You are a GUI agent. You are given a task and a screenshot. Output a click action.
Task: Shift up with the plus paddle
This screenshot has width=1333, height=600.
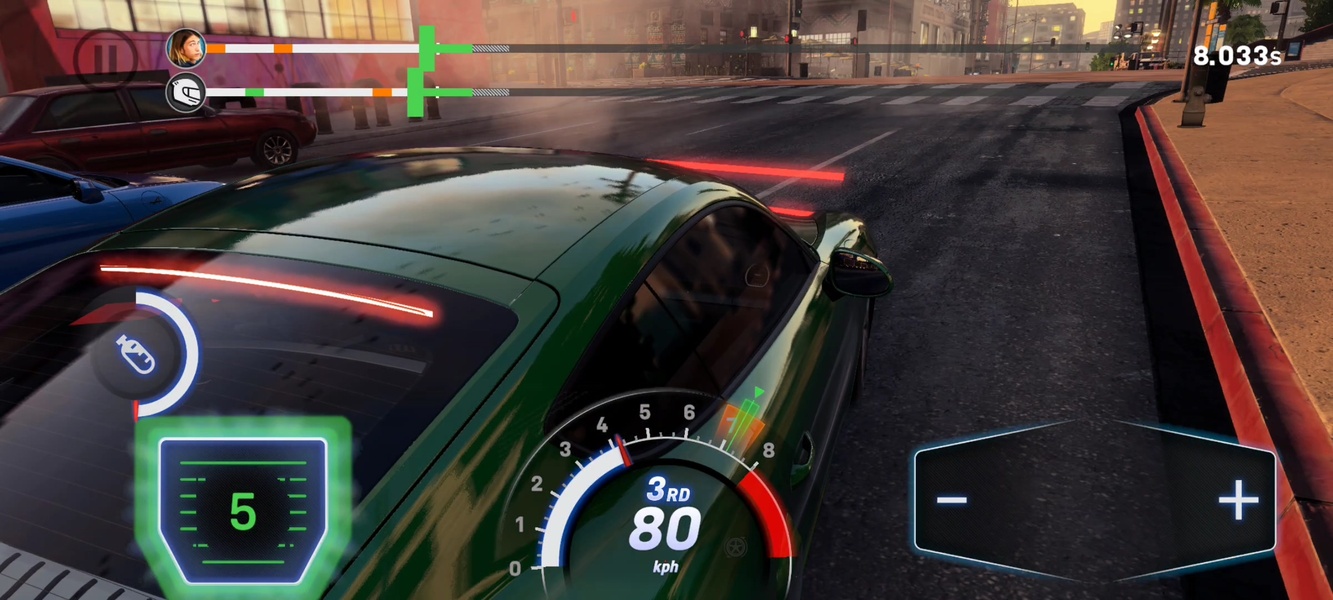[x=1237, y=500]
